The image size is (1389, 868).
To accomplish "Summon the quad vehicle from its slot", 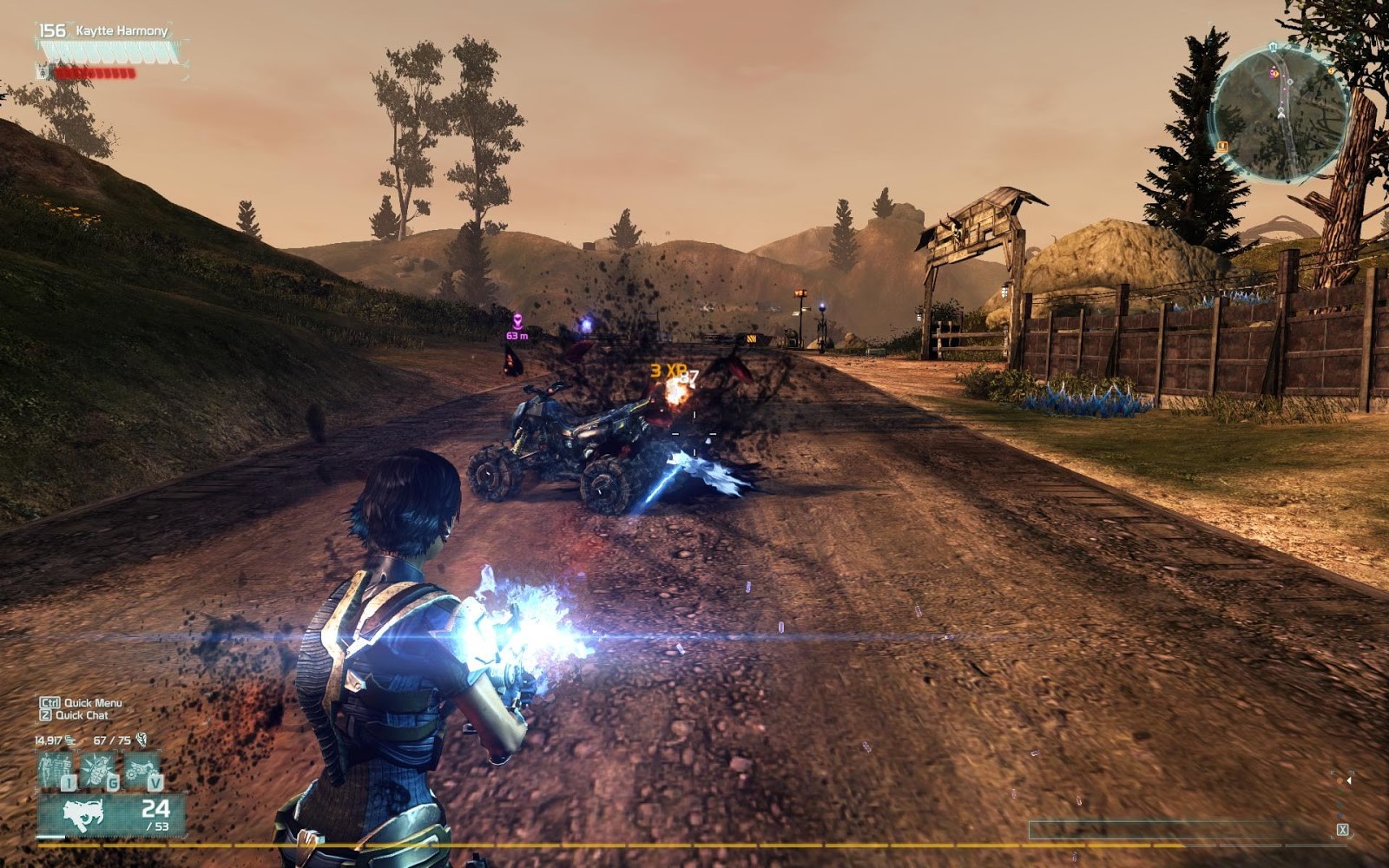I will pos(142,769).
